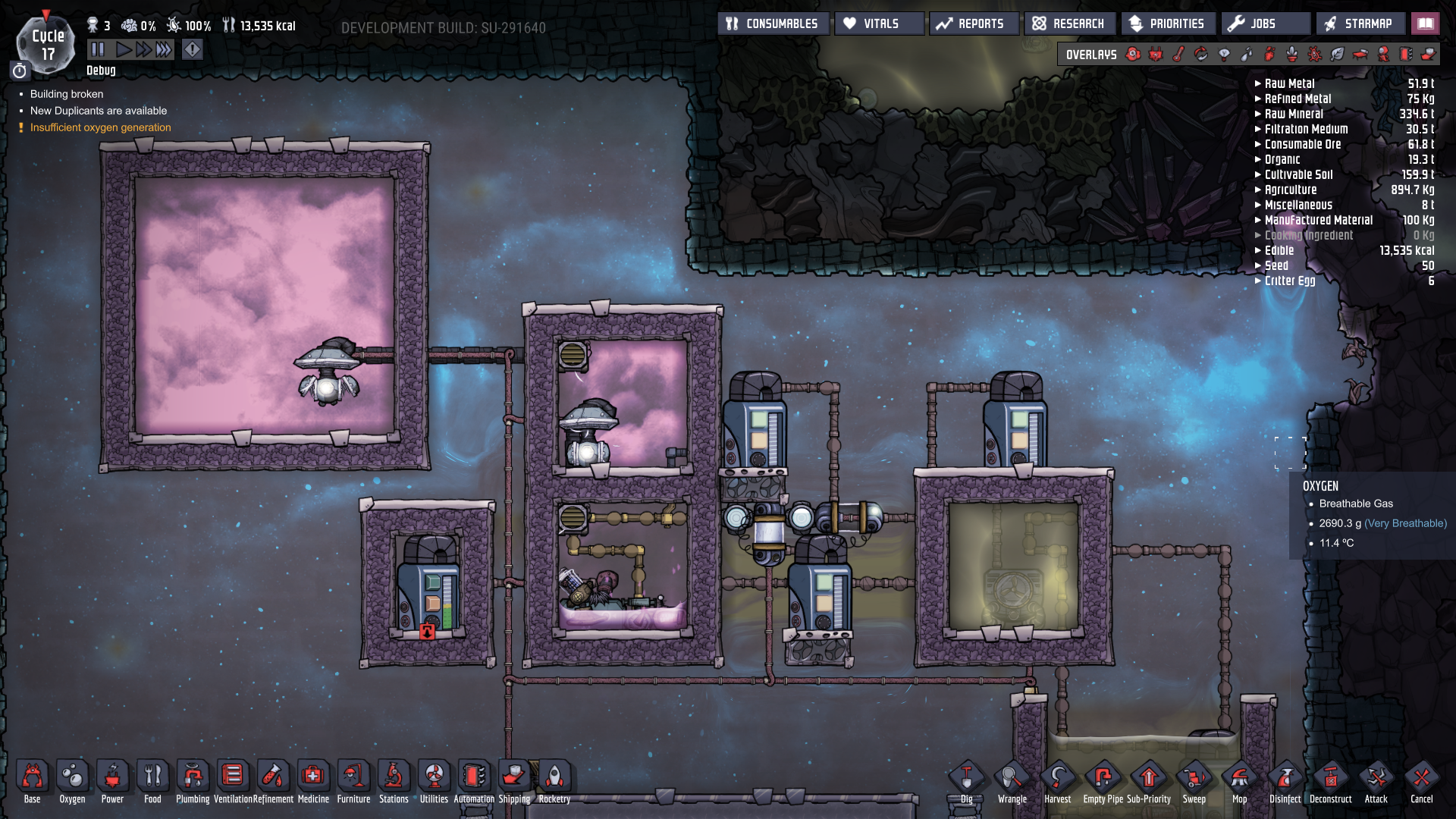The height and width of the screenshot is (819, 1456).
Task: Open the Research screen
Action: coord(1070,23)
